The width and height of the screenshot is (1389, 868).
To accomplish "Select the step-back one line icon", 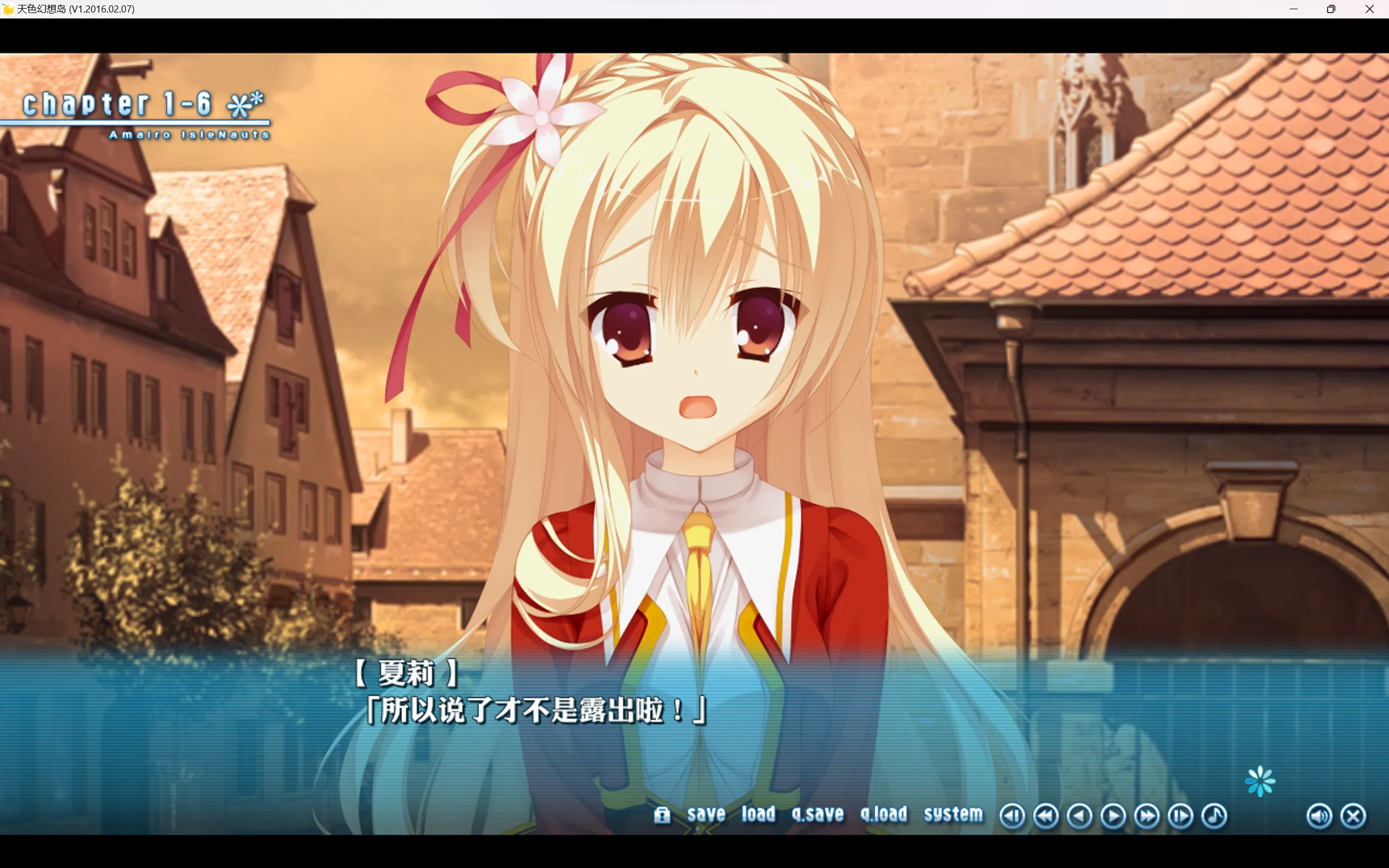I will point(1013,815).
